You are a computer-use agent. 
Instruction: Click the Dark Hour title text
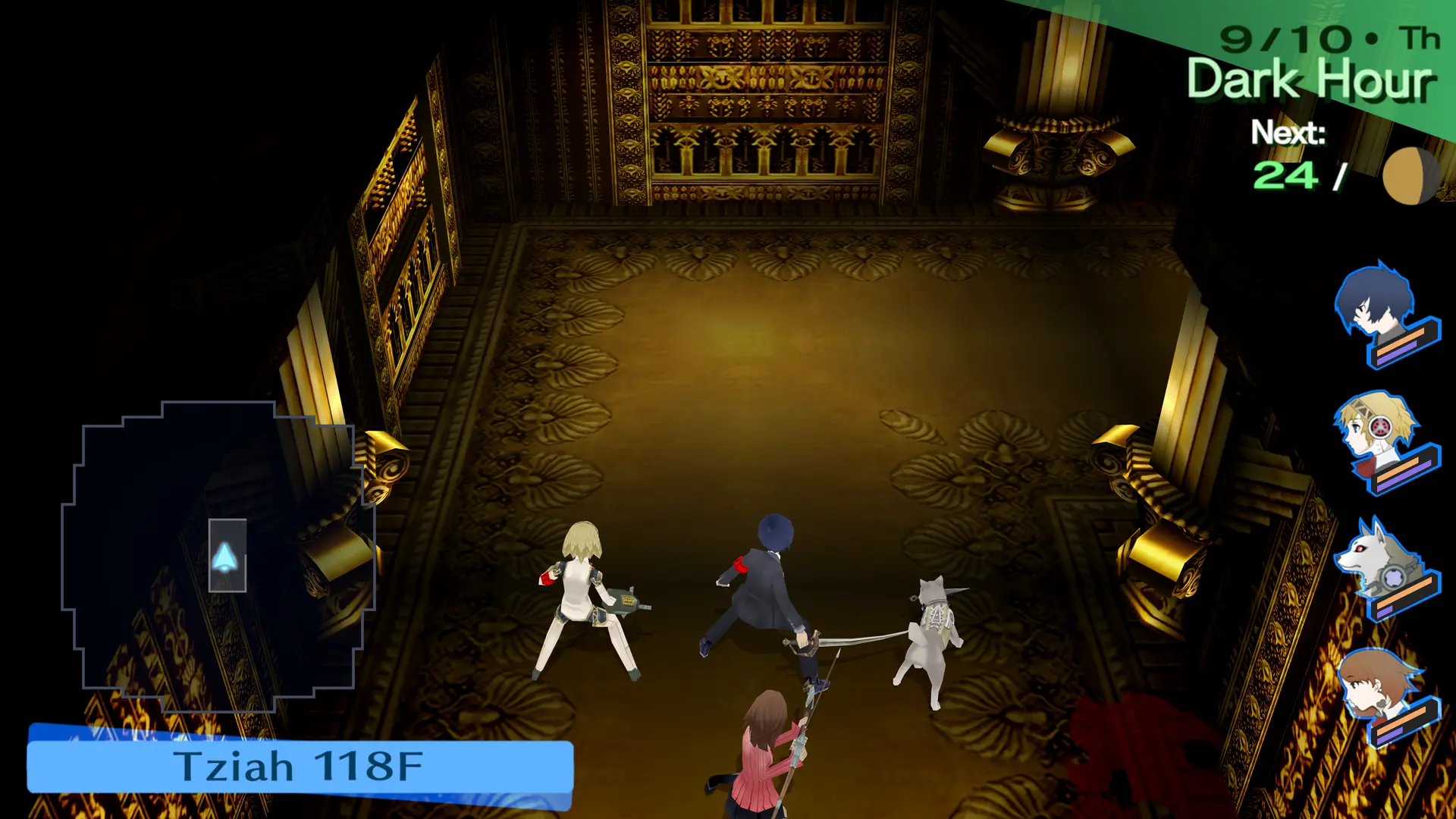click(x=1312, y=80)
